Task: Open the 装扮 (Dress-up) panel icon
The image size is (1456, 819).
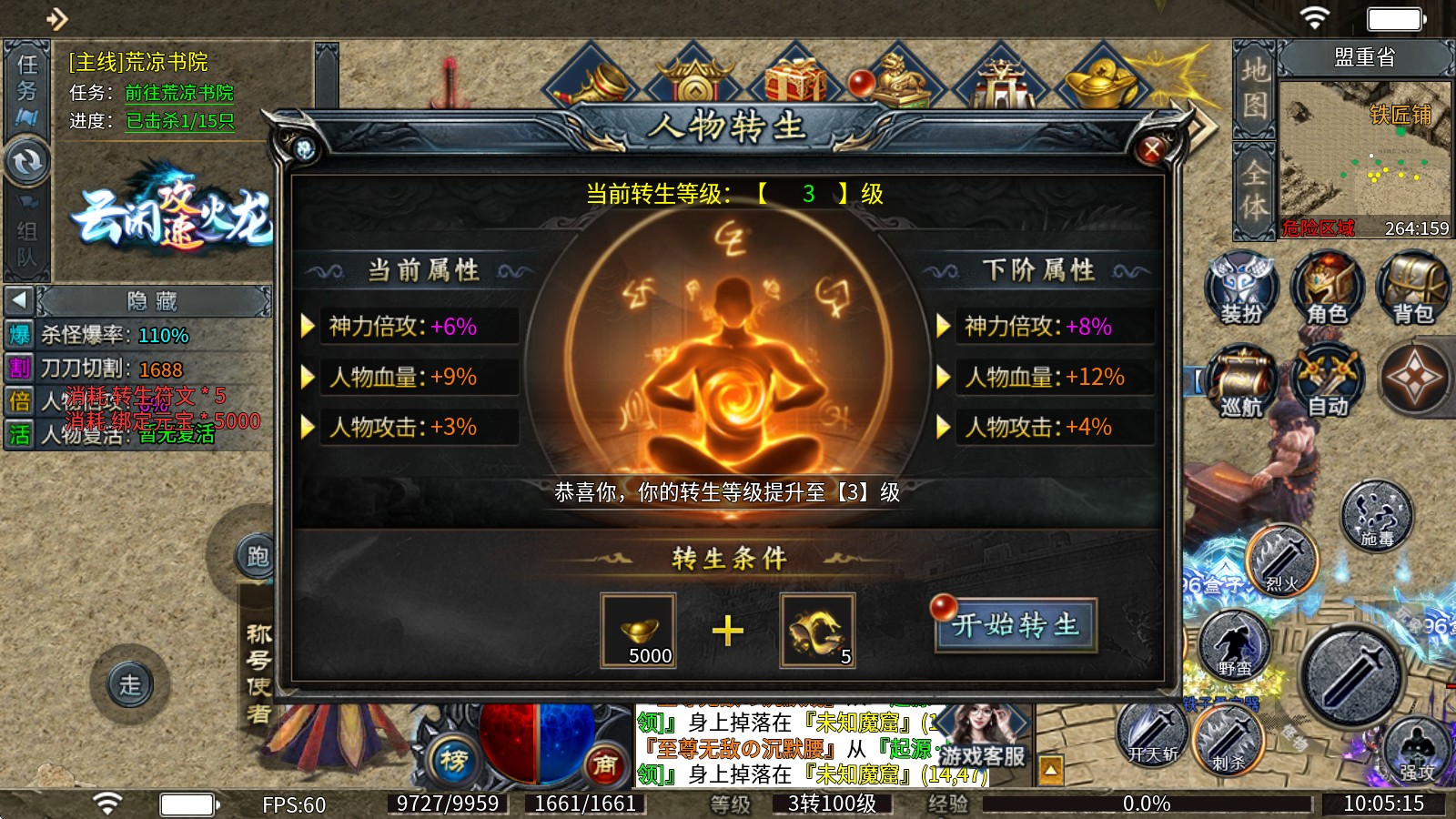Action: [x=1240, y=287]
